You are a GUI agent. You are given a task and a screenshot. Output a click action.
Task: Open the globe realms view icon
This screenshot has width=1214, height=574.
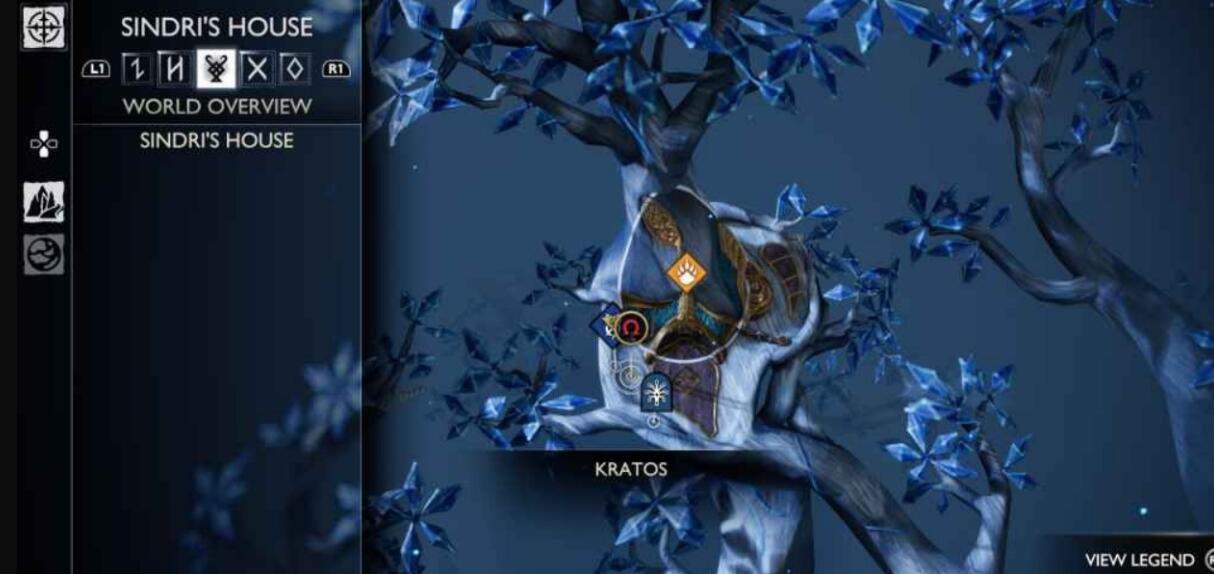click(x=44, y=254)
